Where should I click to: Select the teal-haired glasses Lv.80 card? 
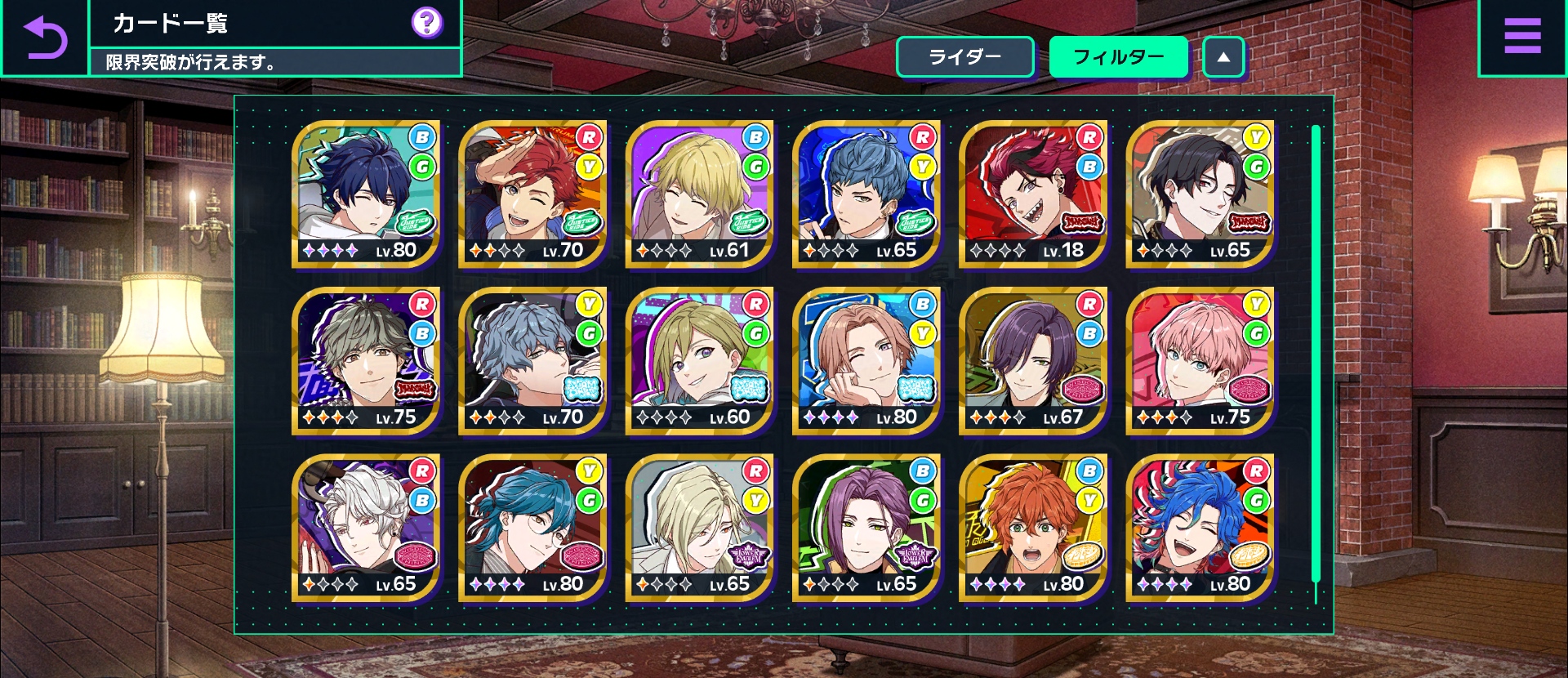coord(532,528)
